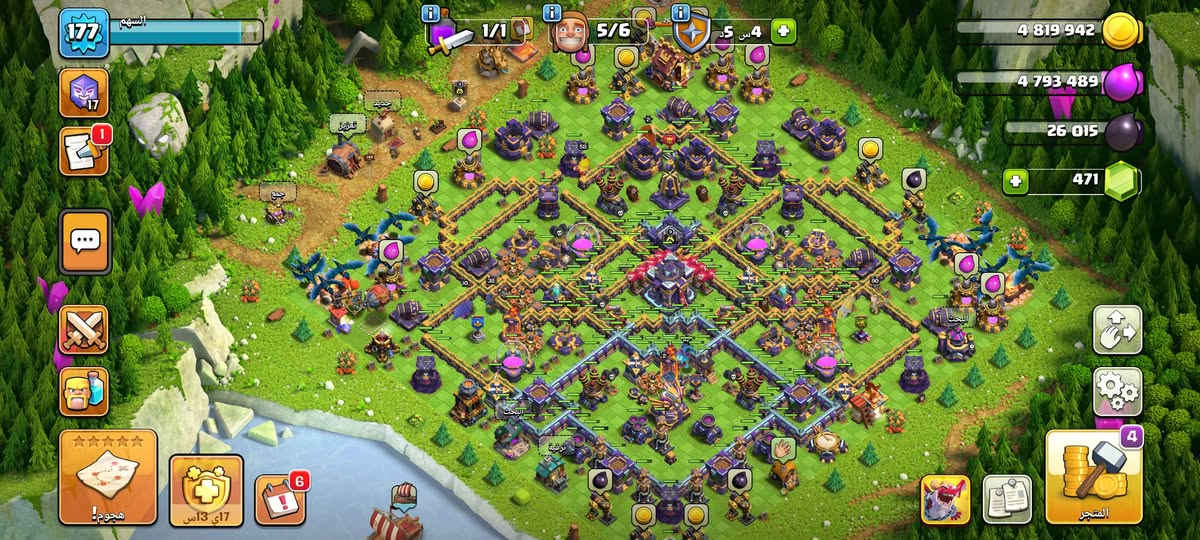Open the events calendar with badge 6
Screen dimensions: 1200x540
[x=280, y=498]
